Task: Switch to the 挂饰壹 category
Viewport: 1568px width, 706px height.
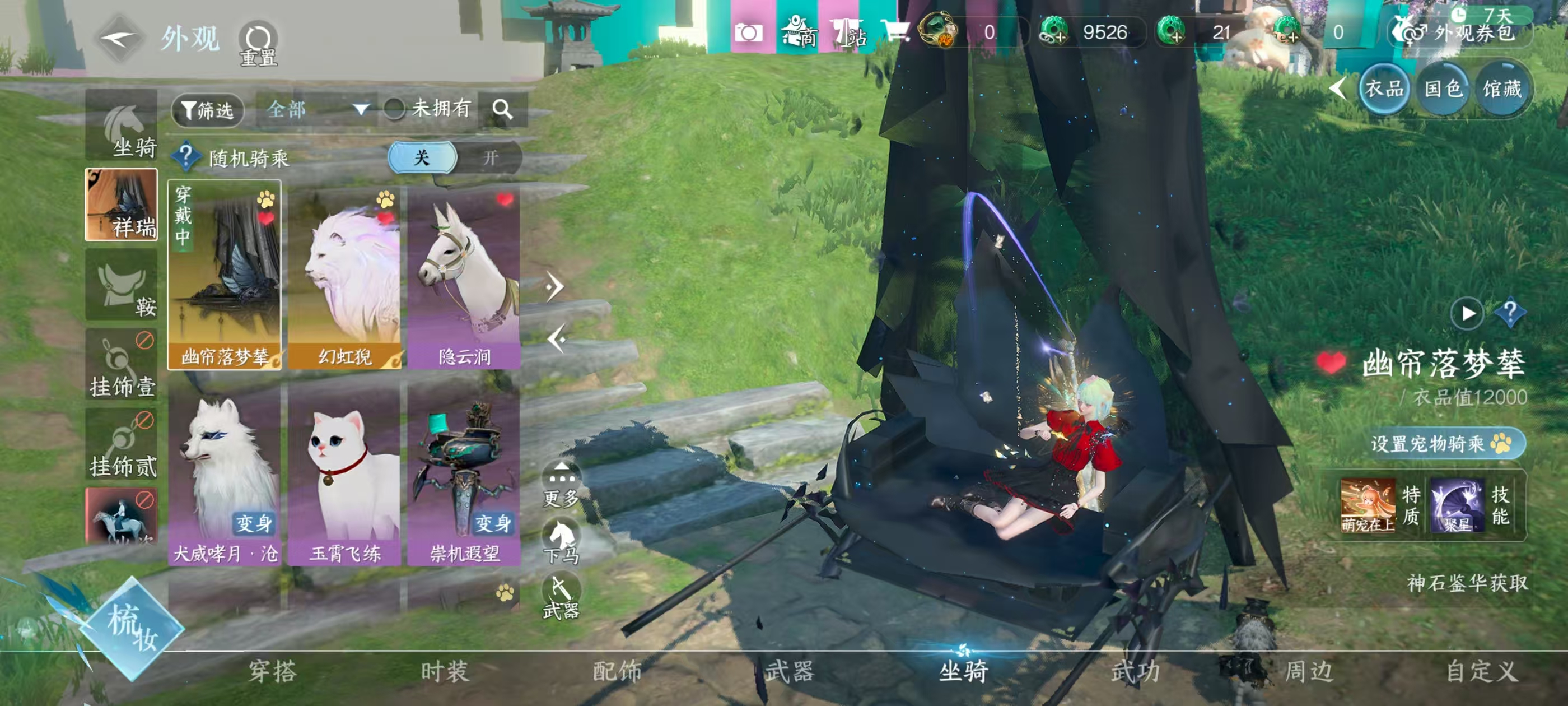Action: [x=122, y=365]
